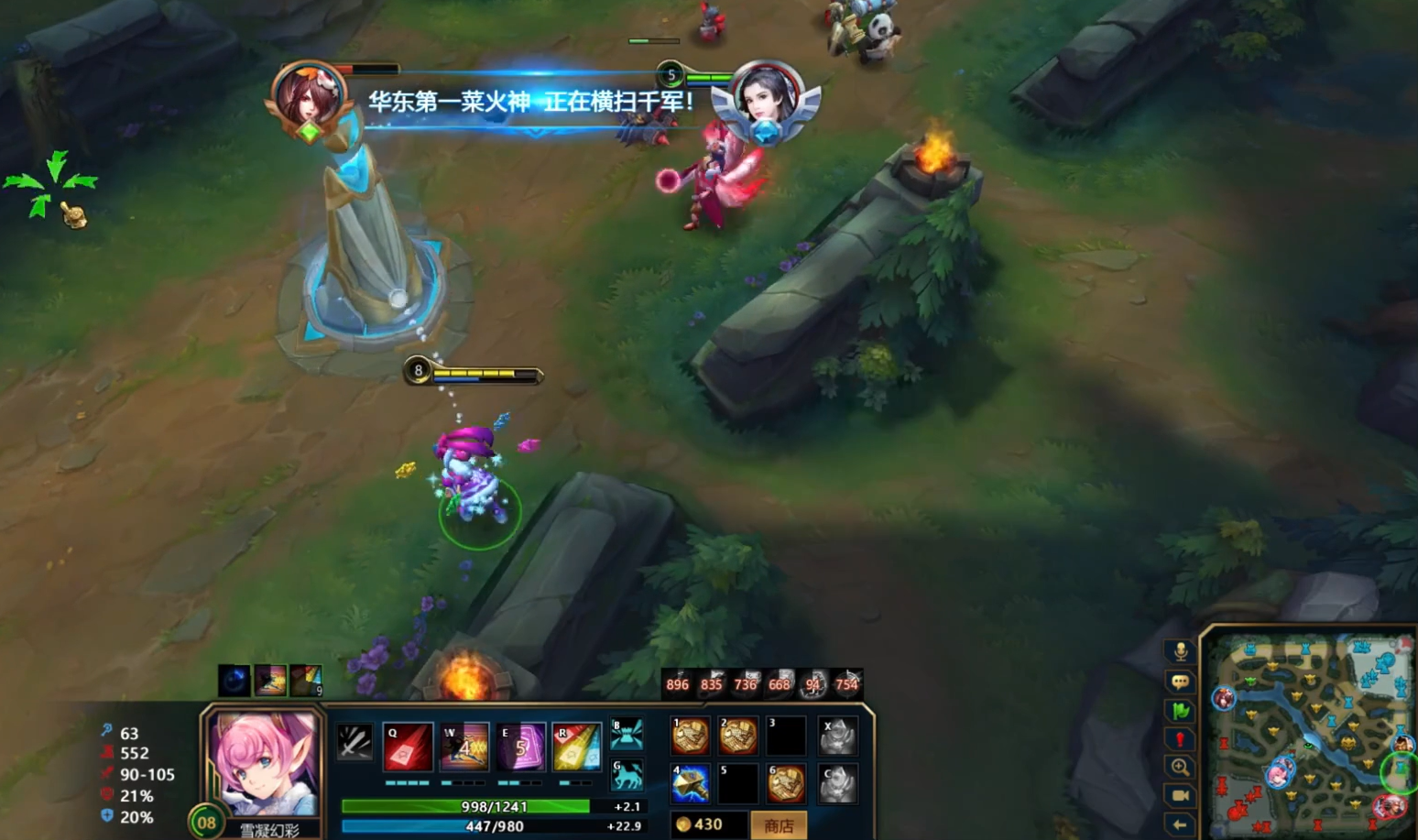This screenshot has width=1418, height=840.
Task: Activate the E ability with purple card
Action: [520, 747]
